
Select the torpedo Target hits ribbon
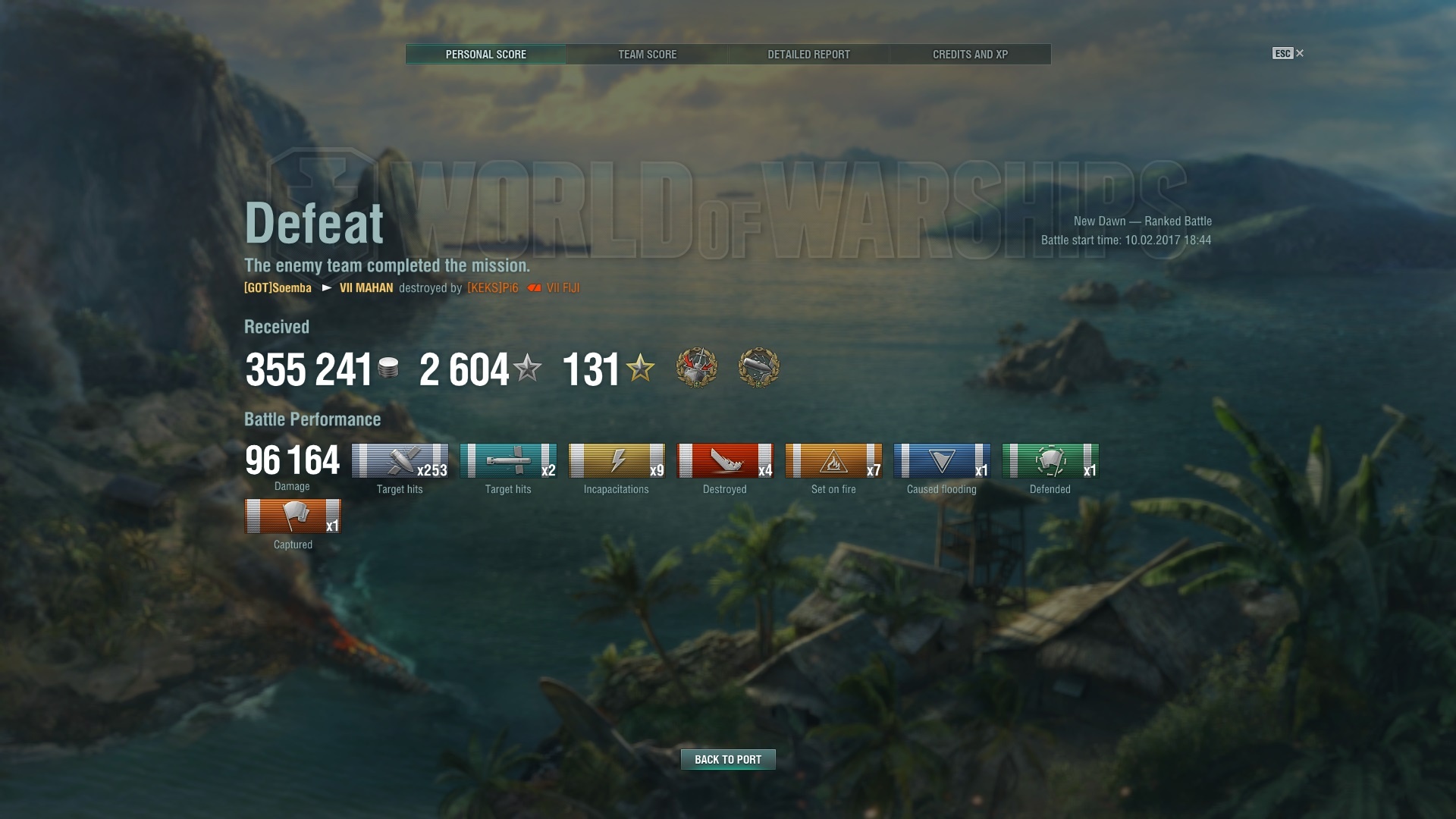click(x=508, y=461)
